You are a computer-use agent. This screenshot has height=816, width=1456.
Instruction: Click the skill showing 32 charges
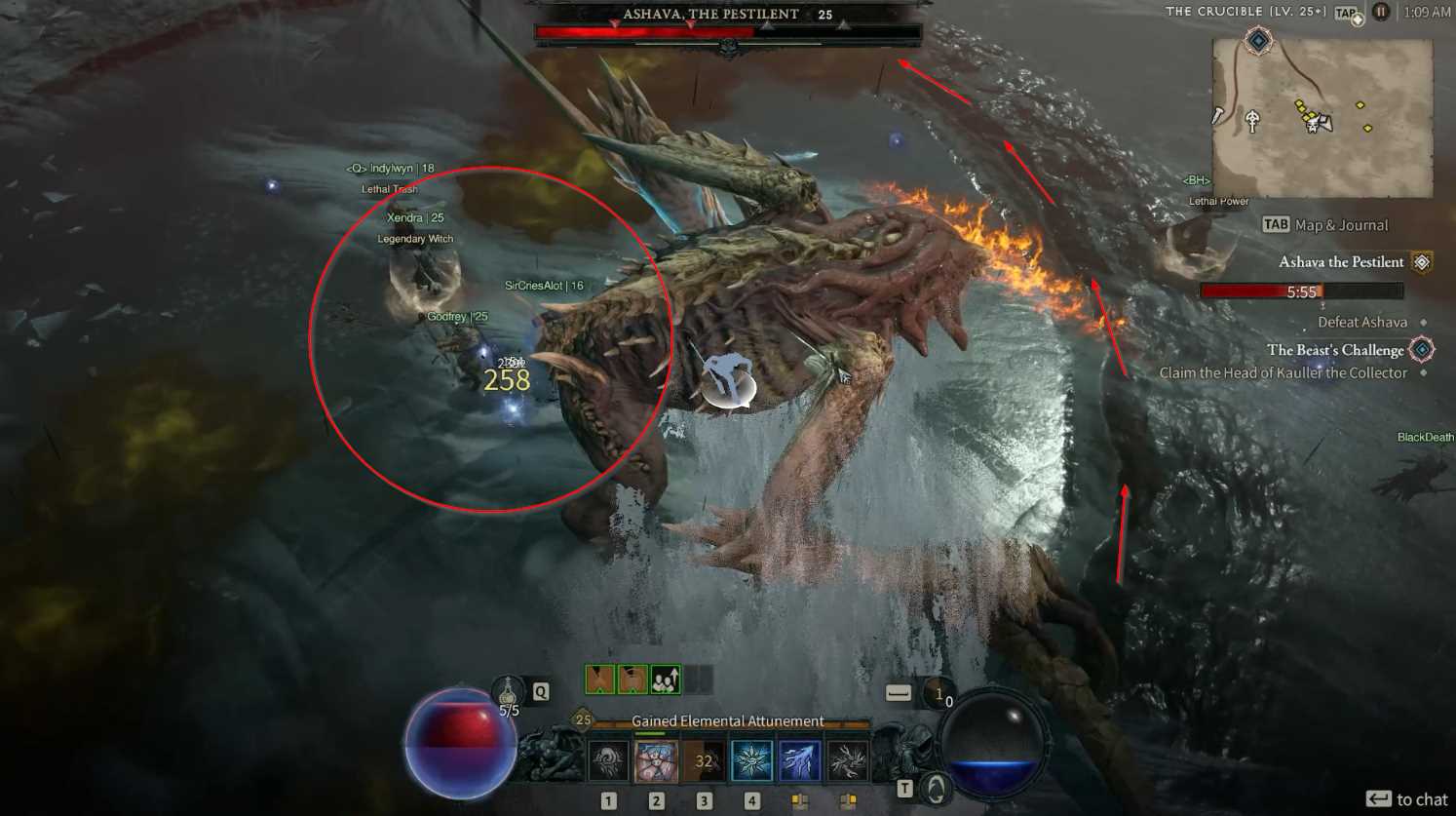pyautogui.click(x=703, y=759)
